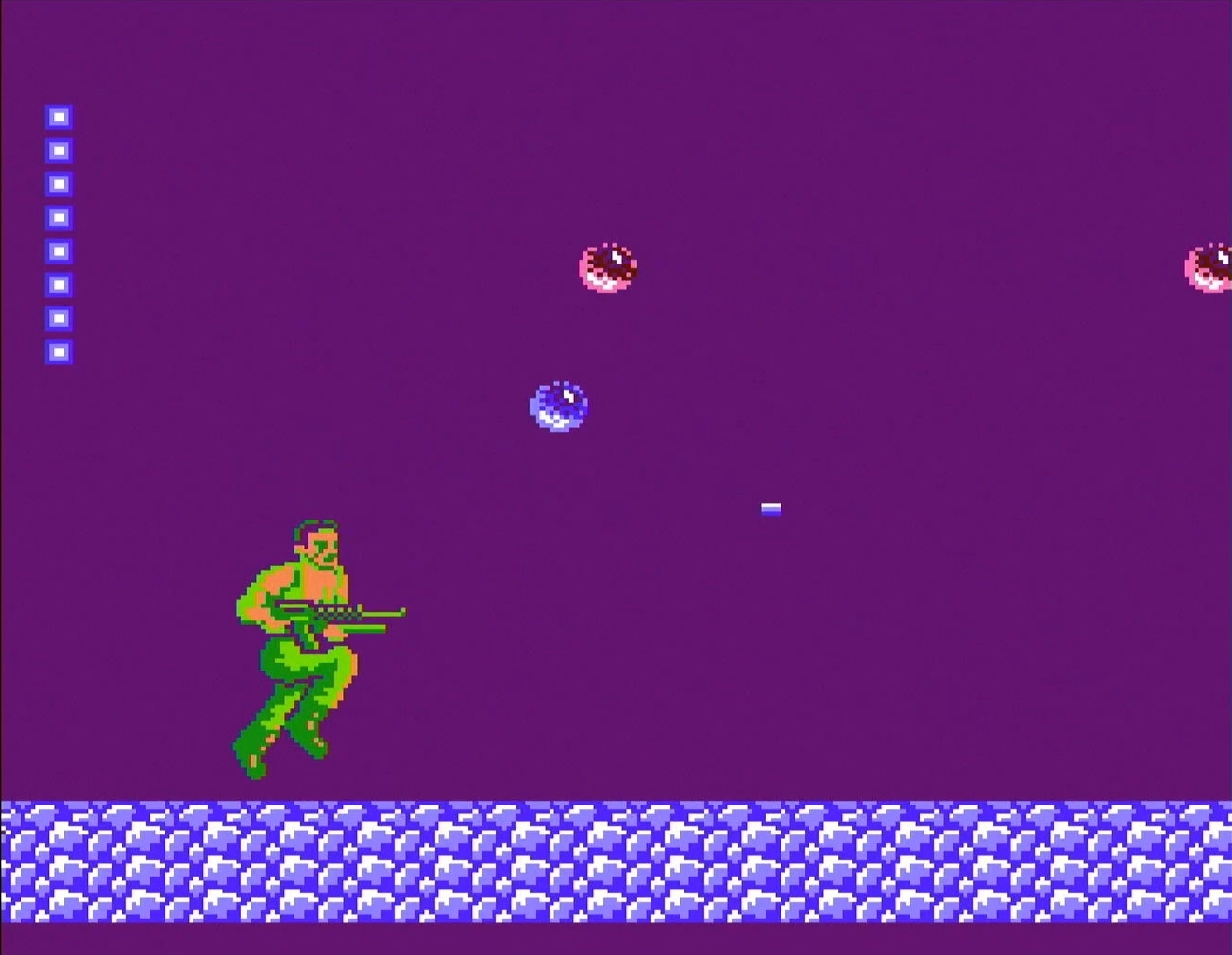Click the pink bubble enemy
Viewport: 1232px width, 955px height.
608,268
